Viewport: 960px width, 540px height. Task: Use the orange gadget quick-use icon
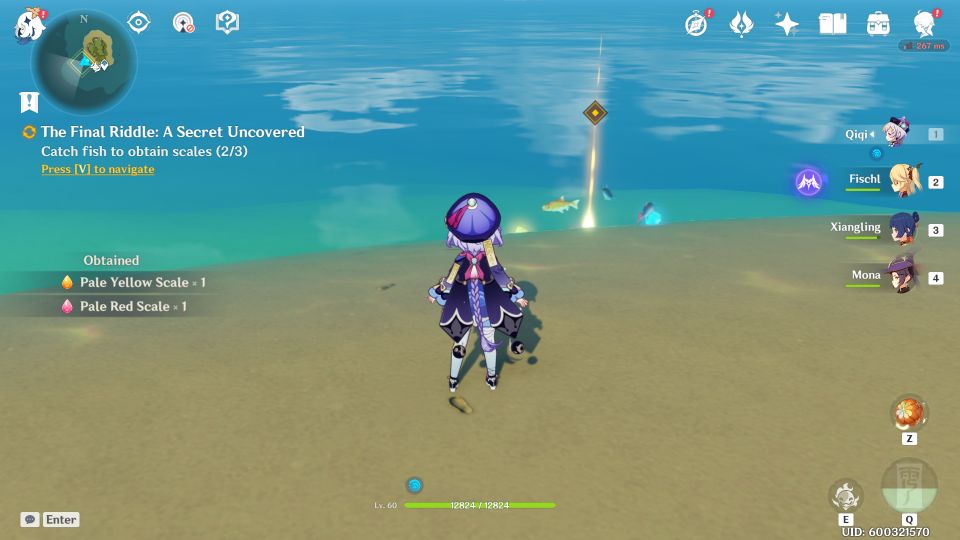point(909,411)
